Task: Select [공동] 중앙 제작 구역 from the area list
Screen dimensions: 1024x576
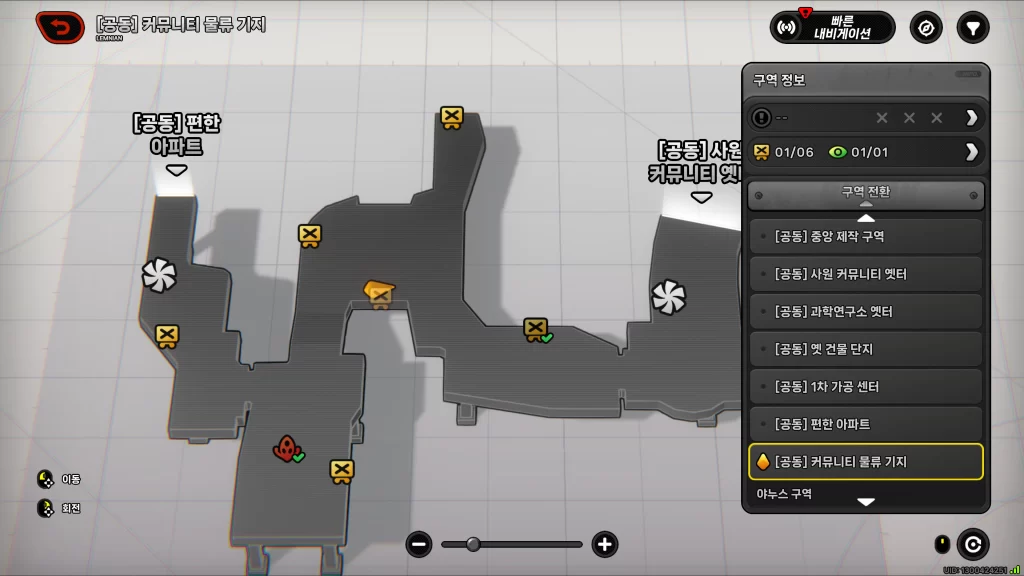Action: click(x=866, y=237)
